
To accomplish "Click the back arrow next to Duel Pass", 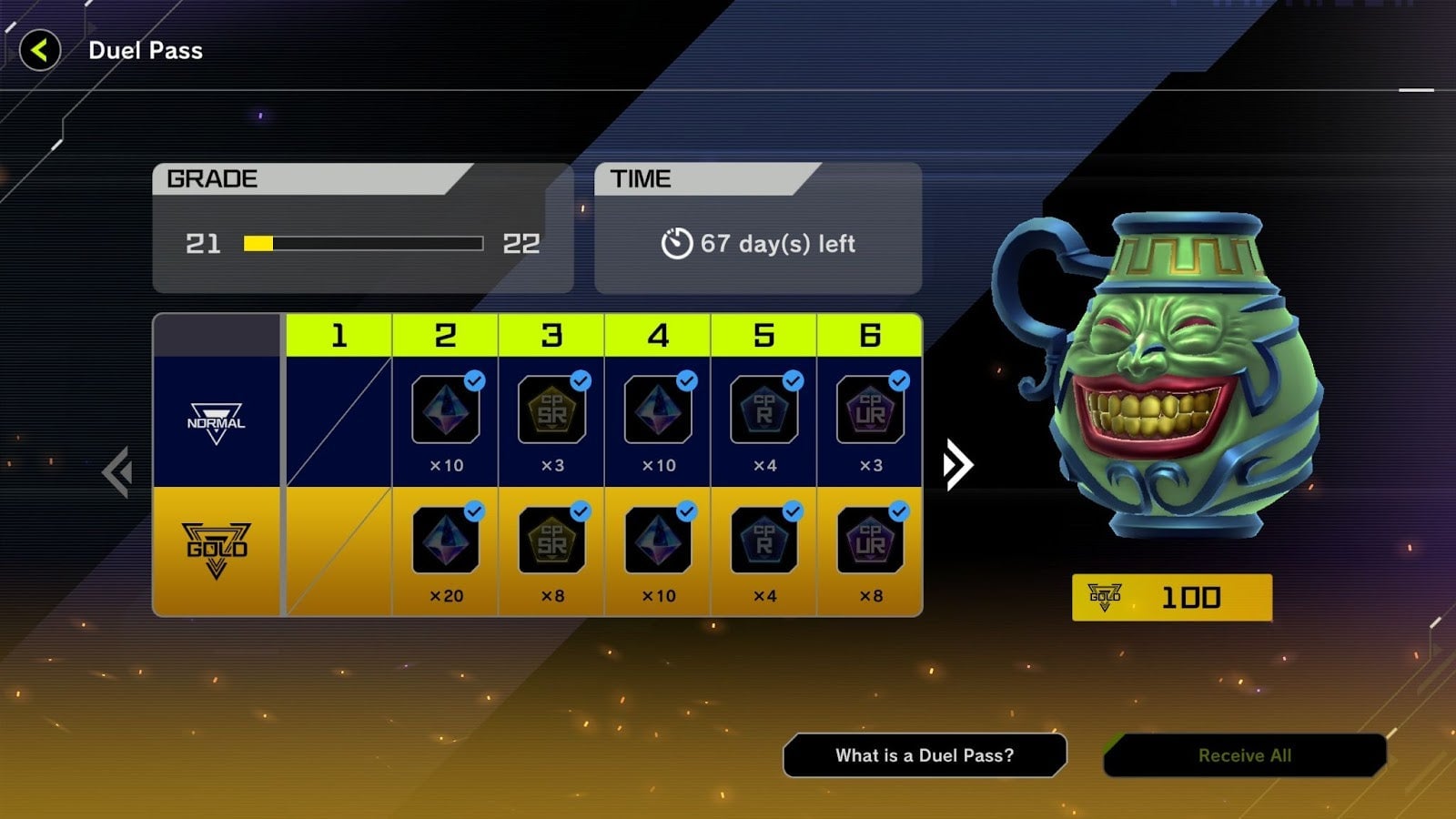I will tap(40, 51).
